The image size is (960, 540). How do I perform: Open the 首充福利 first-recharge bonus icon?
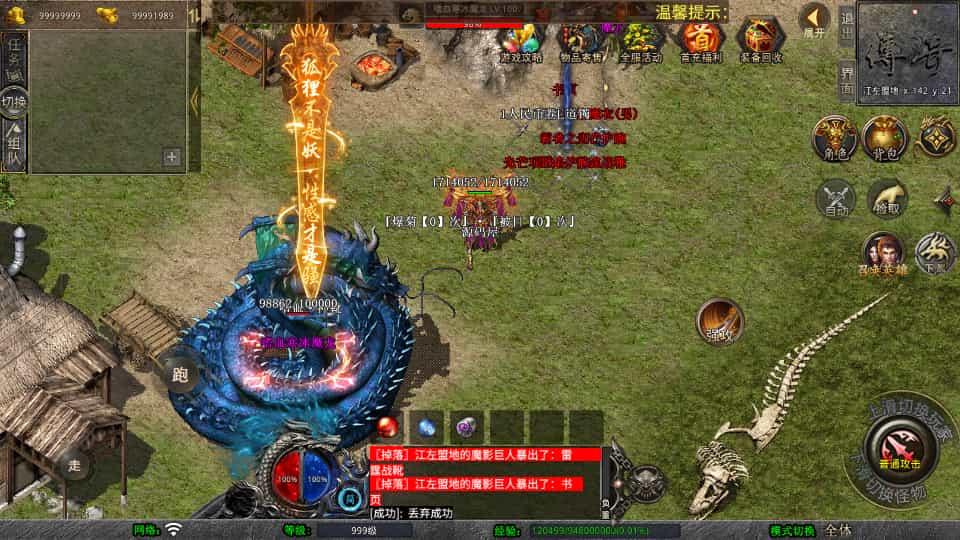[702, 39]
